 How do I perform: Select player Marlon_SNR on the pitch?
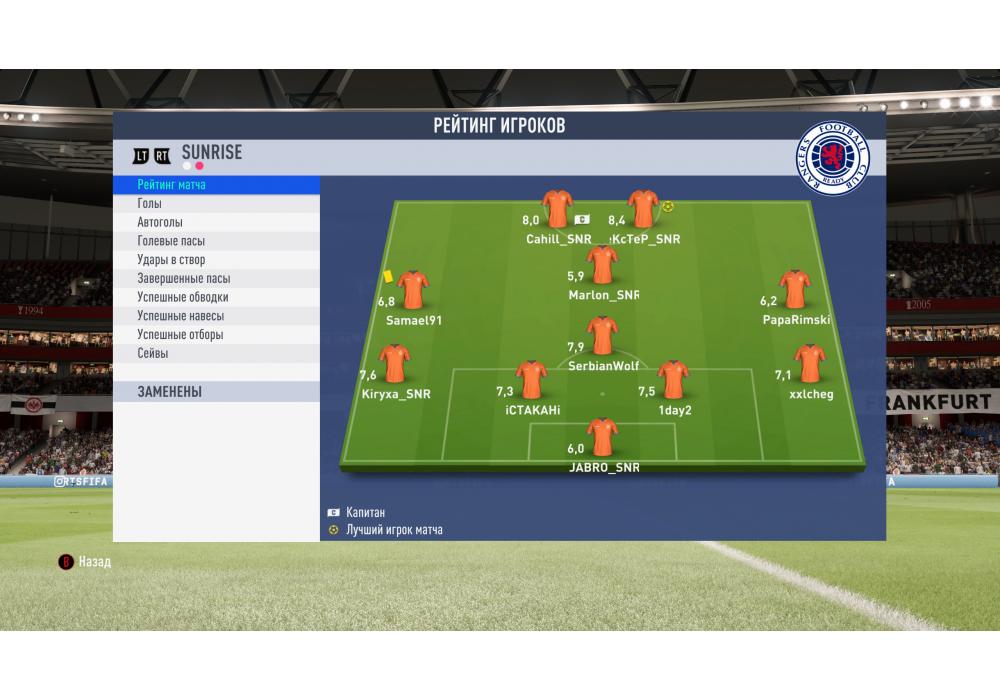[602, 266]
